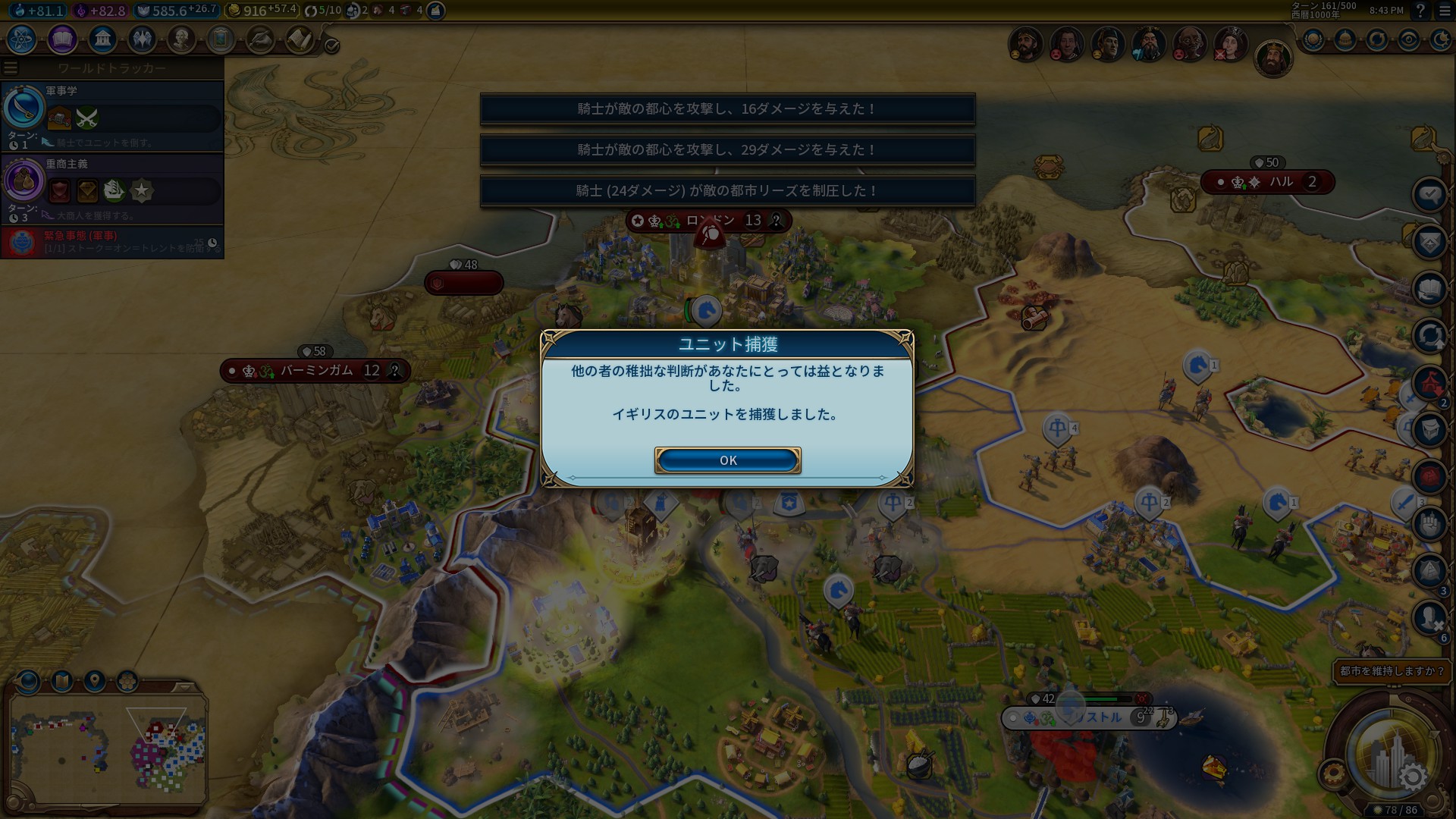Open the game menu hamburger button
This screenshot has height=819, width=1456.
1442,11
